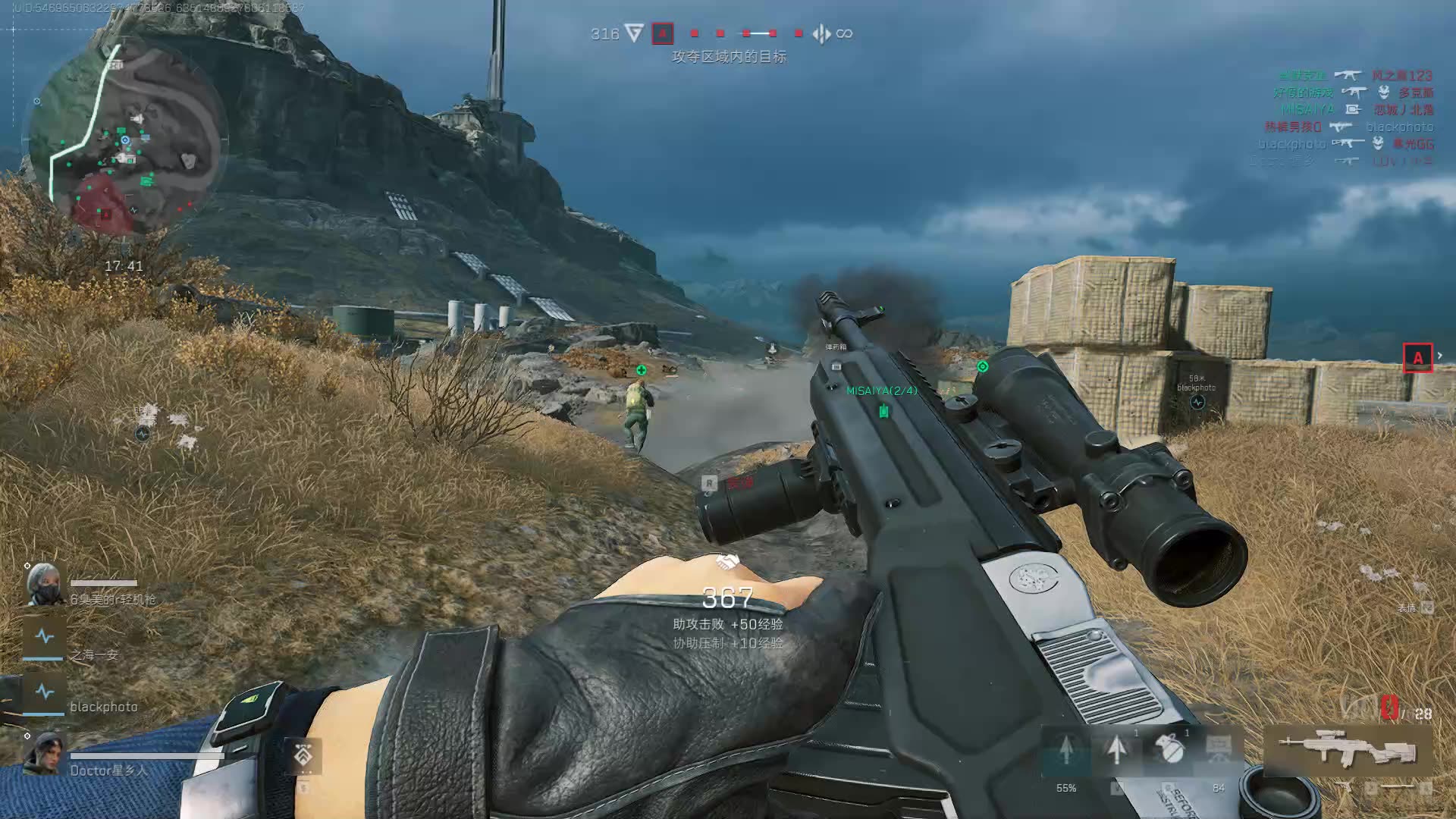This screenshot has width=1456, height=819.
Task: Activate the highlighted teal arrow ability slot
Action: point(1066,749)
